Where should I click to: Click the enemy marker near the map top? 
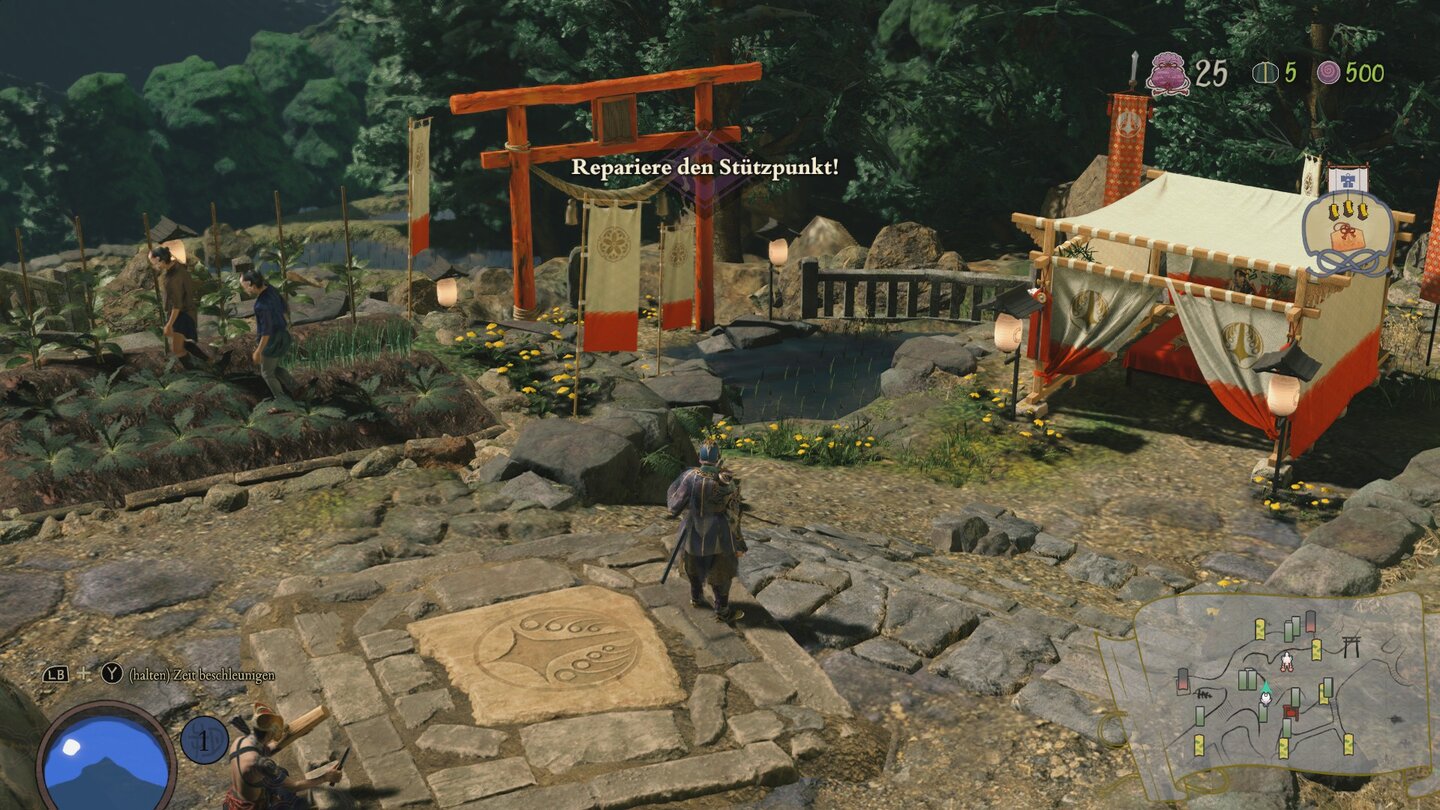coord(1310,623)
